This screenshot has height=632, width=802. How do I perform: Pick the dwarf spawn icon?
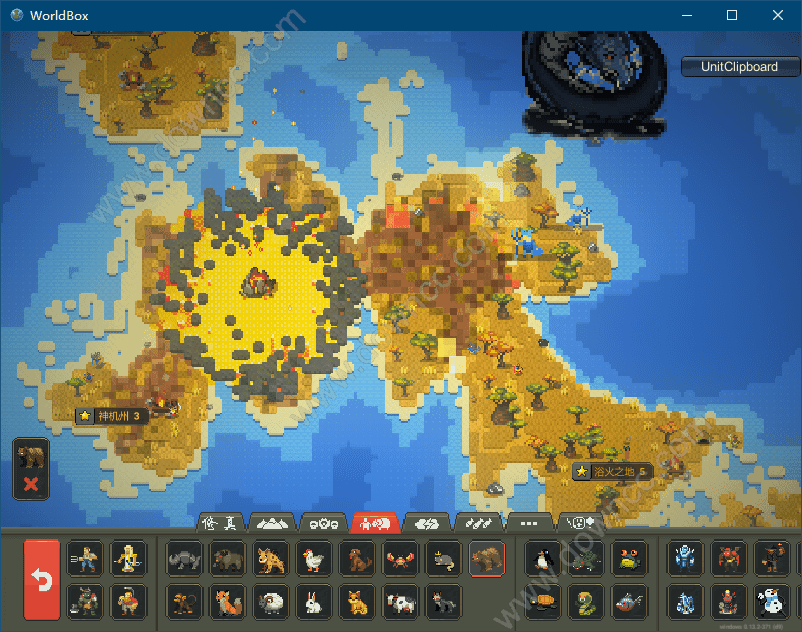[x=128, y=601]
